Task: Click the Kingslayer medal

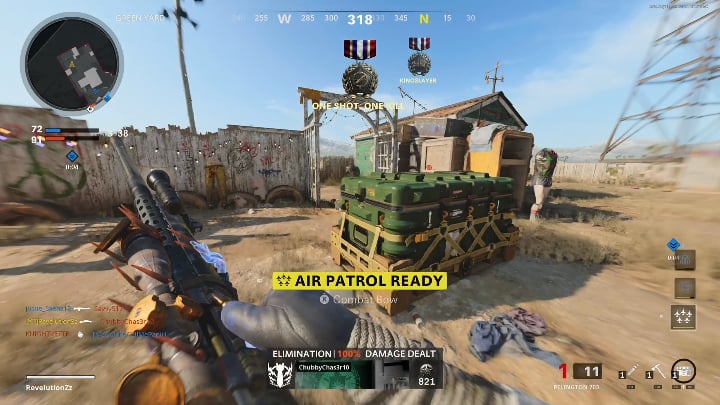Action: 419,57
